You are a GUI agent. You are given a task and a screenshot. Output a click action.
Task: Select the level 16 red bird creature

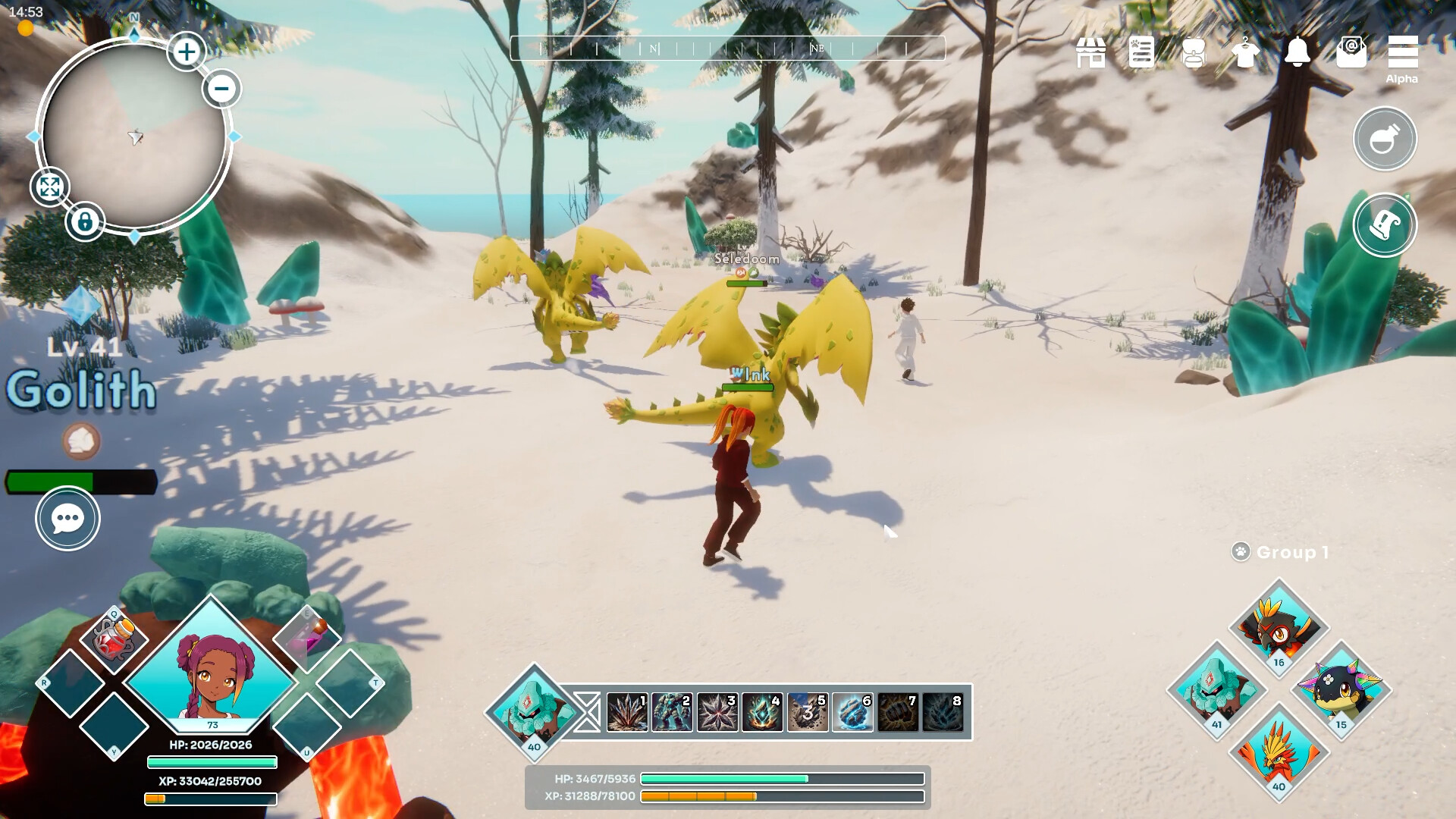1279,626
